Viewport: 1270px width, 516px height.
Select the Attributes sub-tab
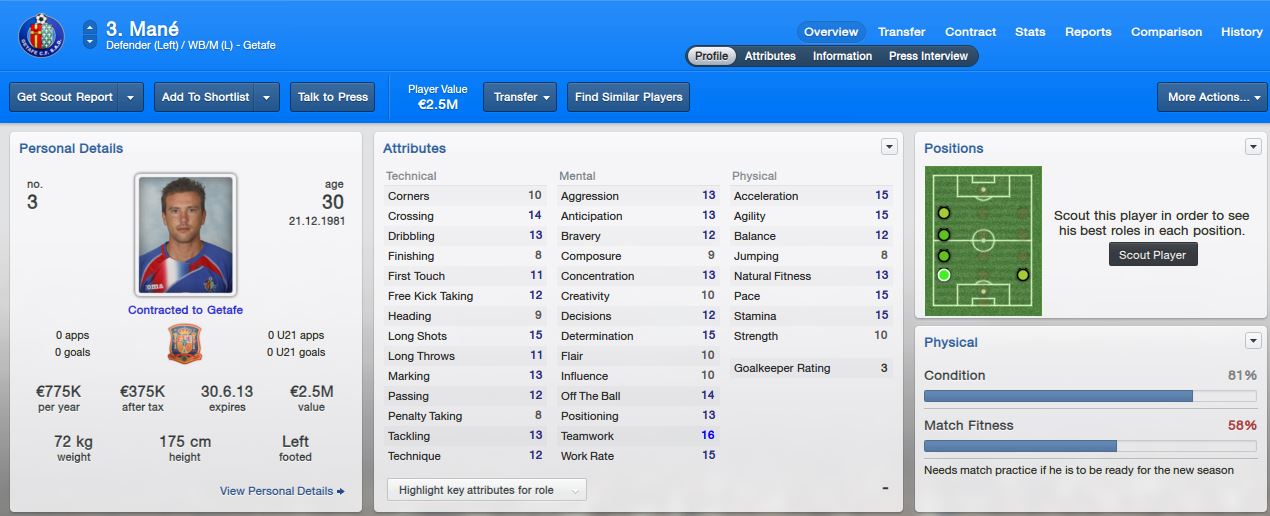pyautogui.click(x=770, y=56)
